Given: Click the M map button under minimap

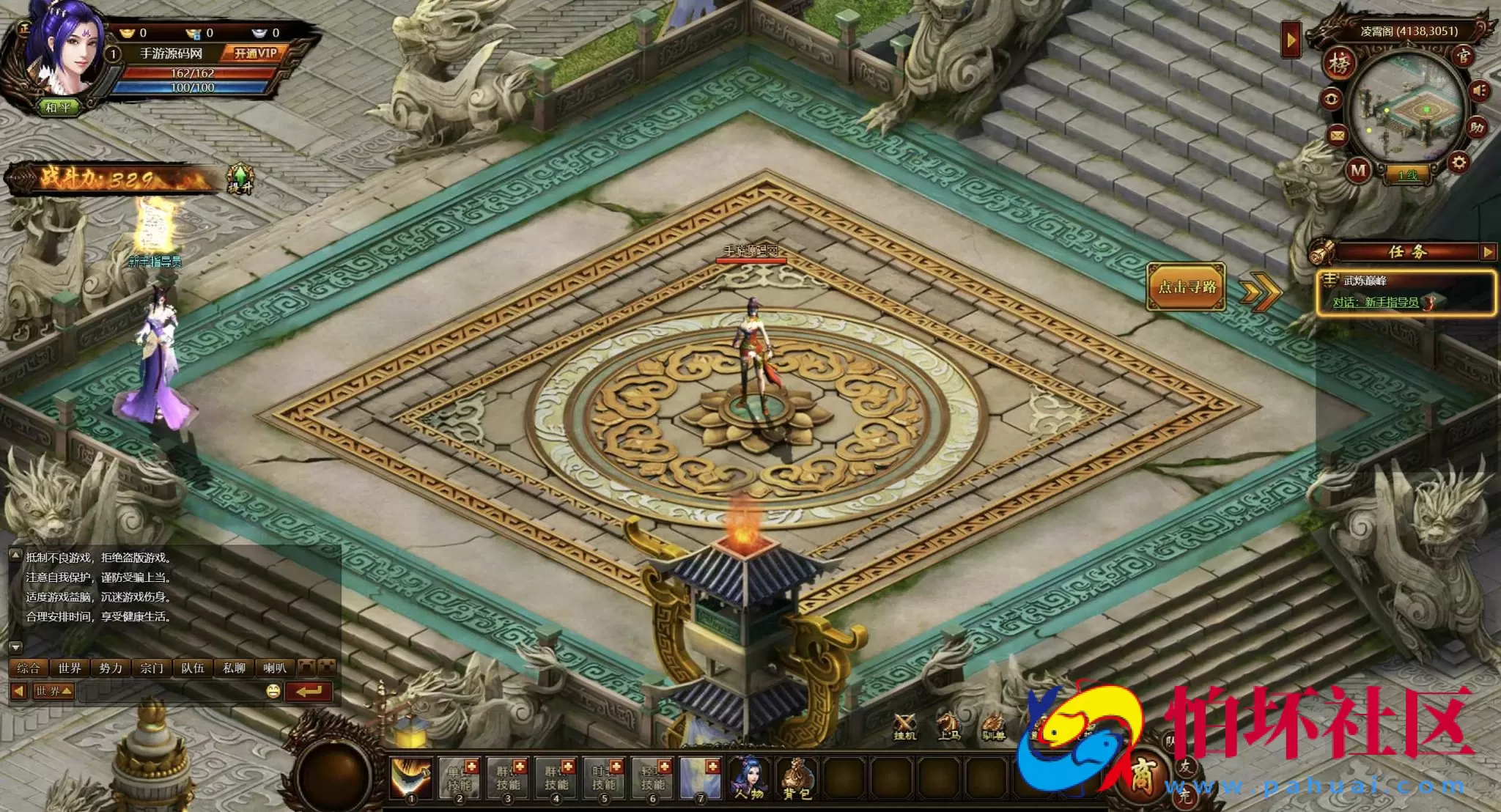Looking at the screenshot, I should coord(1357,169).
